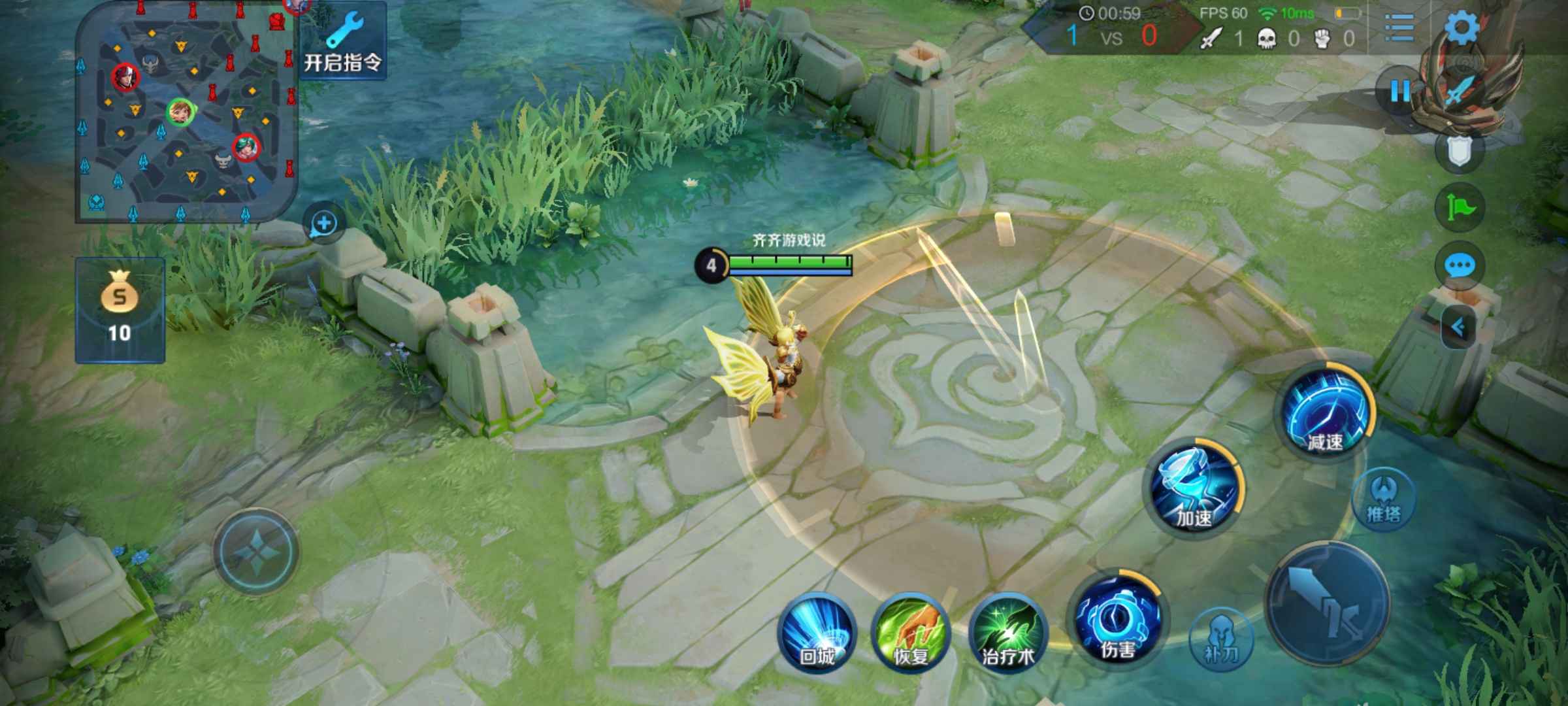Pause the game

point(1399,92)
